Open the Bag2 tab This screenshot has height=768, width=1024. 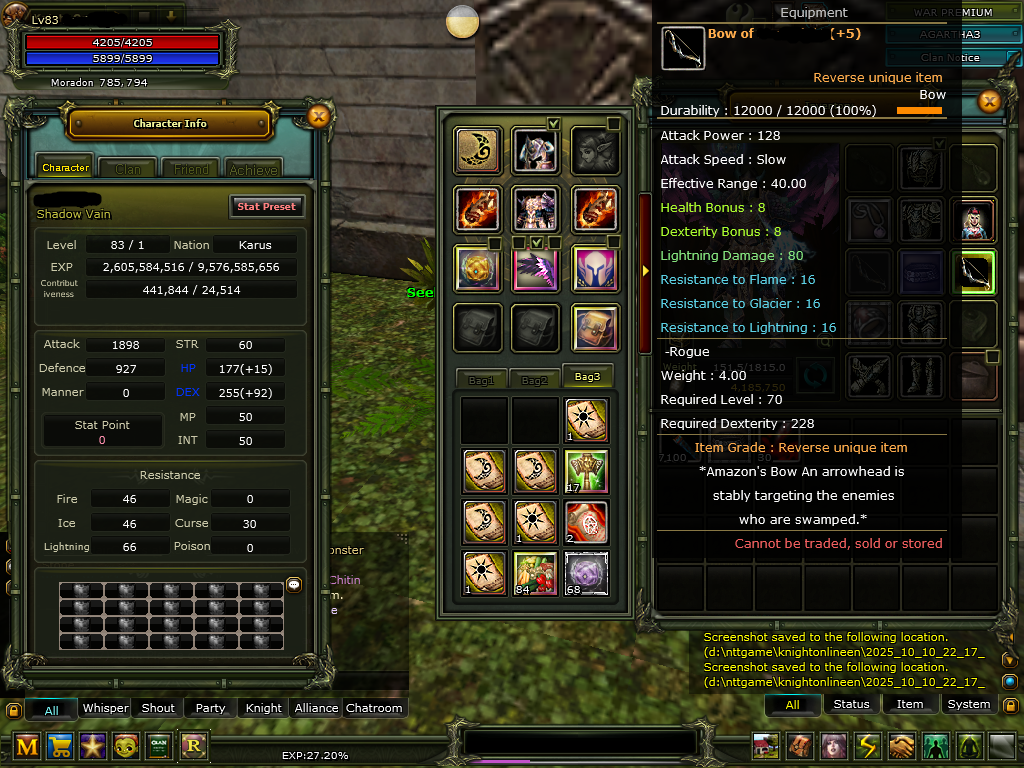tap(534, 380)
